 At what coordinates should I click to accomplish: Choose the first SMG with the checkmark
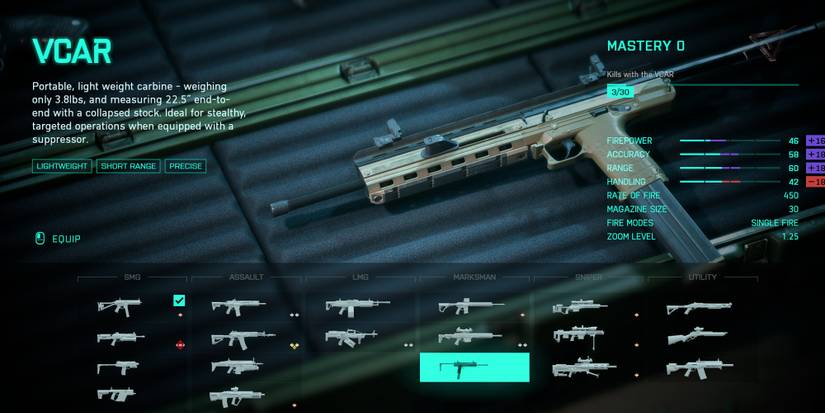tap(120, 305)
